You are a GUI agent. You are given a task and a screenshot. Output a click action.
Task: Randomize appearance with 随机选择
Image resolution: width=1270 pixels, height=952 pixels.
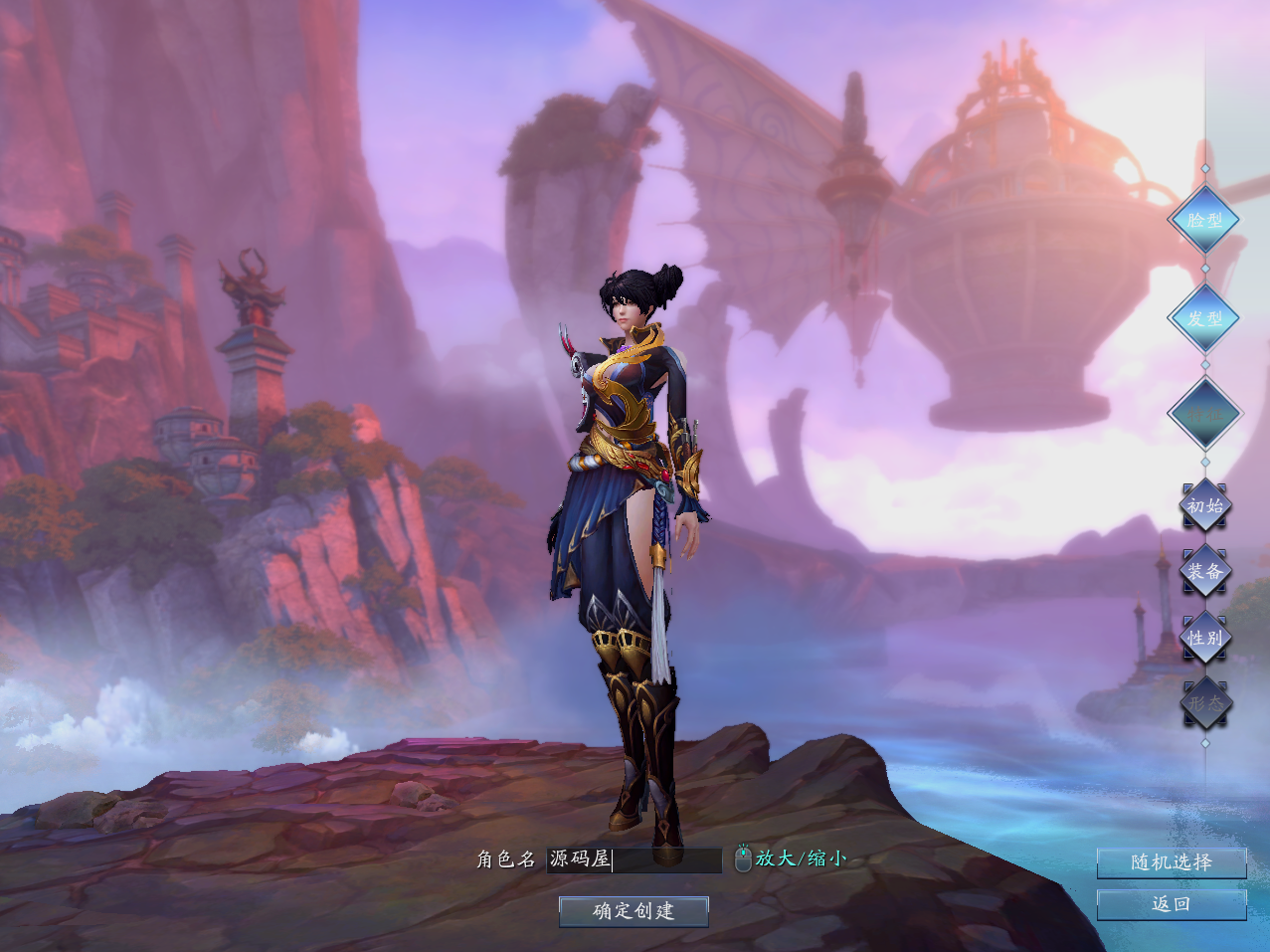(1171, 862)
